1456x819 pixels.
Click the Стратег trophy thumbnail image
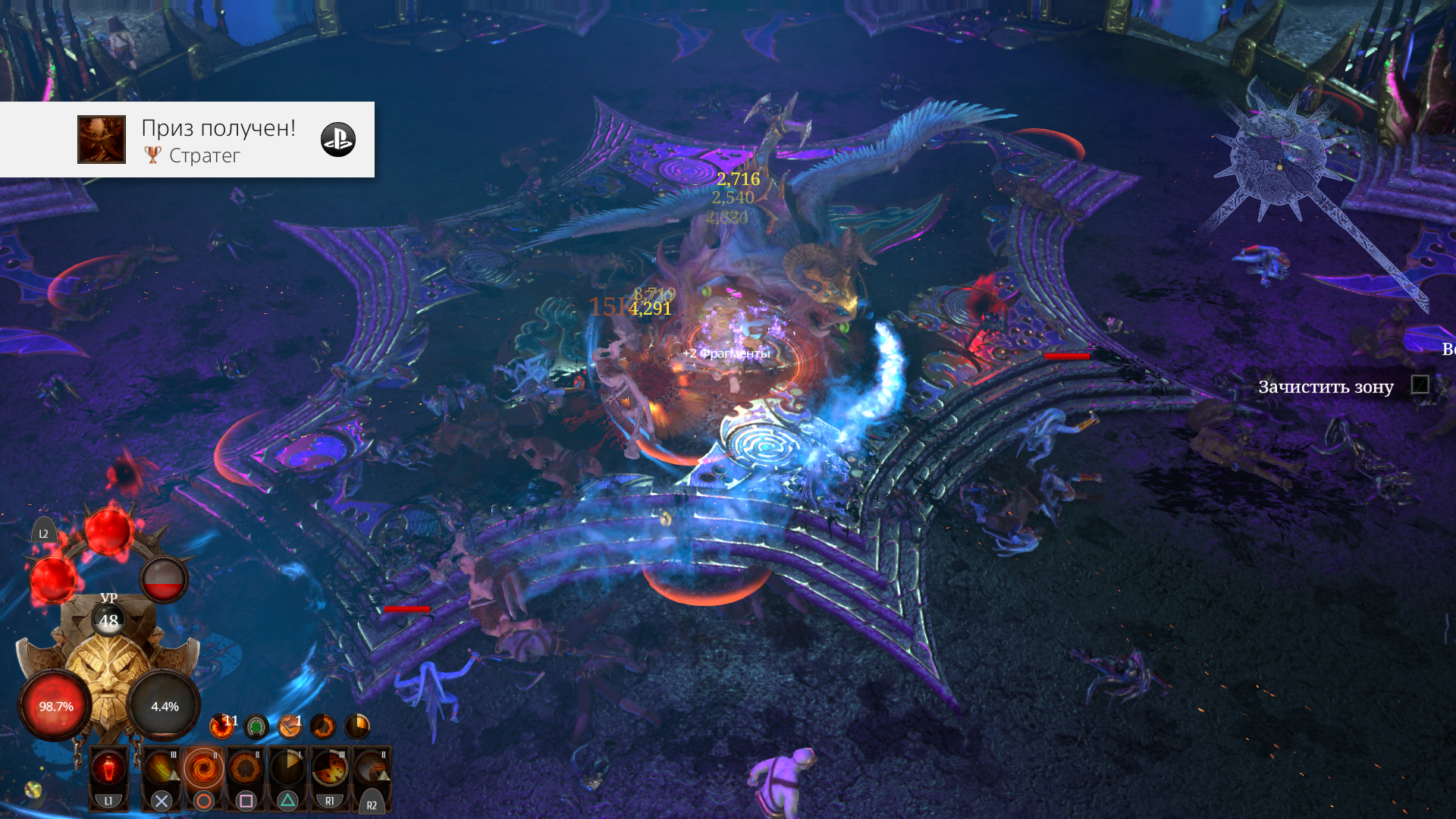click(102, 140)
